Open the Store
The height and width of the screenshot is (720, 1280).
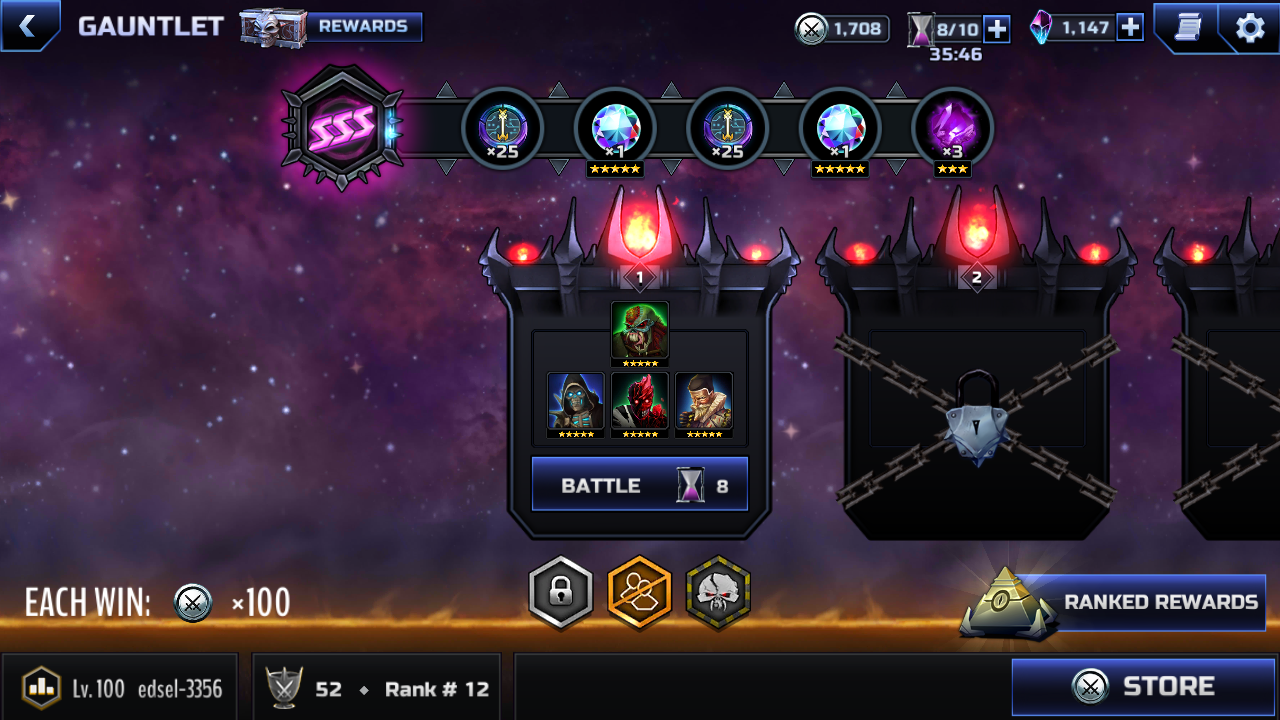[1144, 687]
